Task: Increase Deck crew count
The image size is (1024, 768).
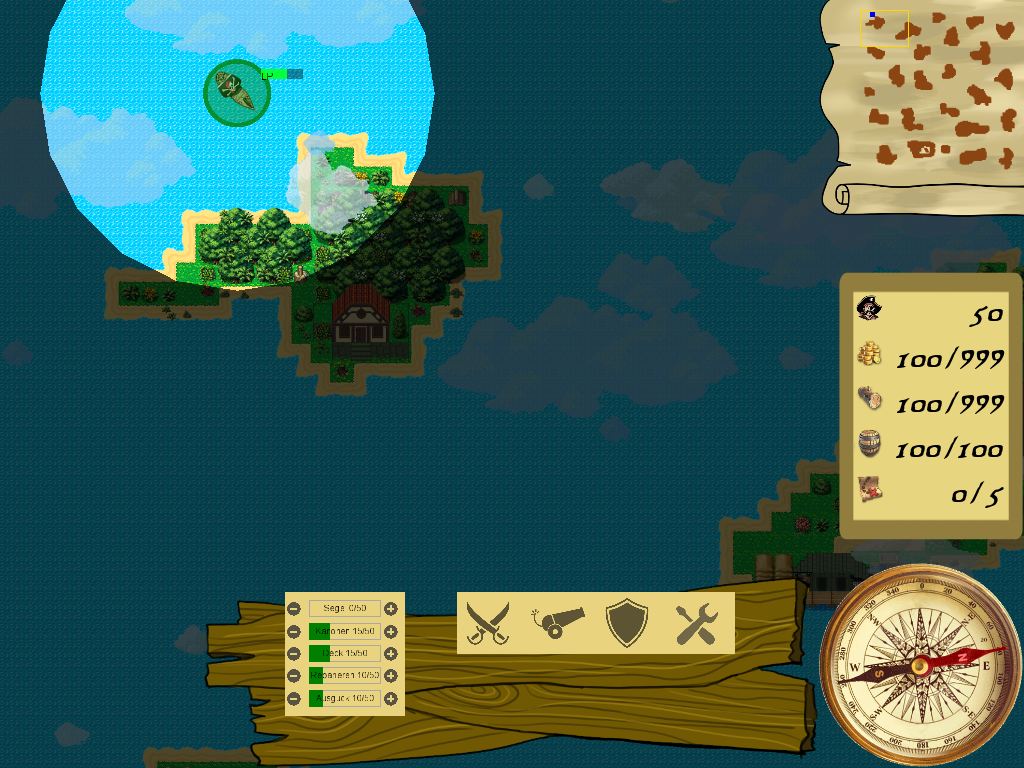Action: 391,654
